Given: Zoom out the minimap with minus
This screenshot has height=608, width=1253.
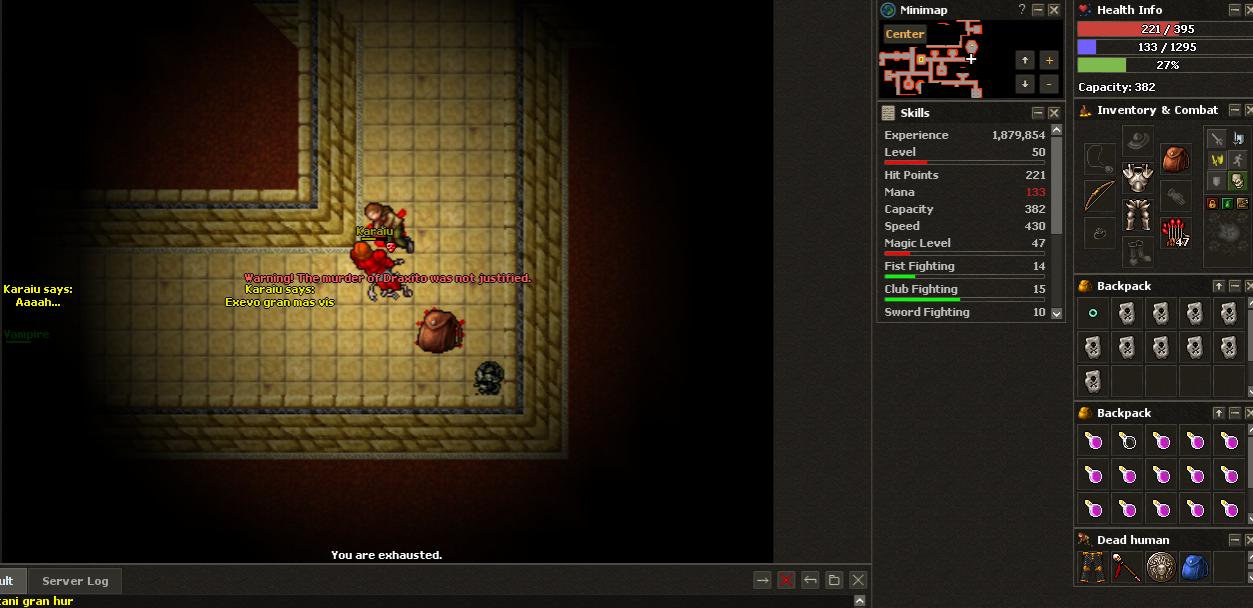Looking at the screenshot, I should (1048, 85).
